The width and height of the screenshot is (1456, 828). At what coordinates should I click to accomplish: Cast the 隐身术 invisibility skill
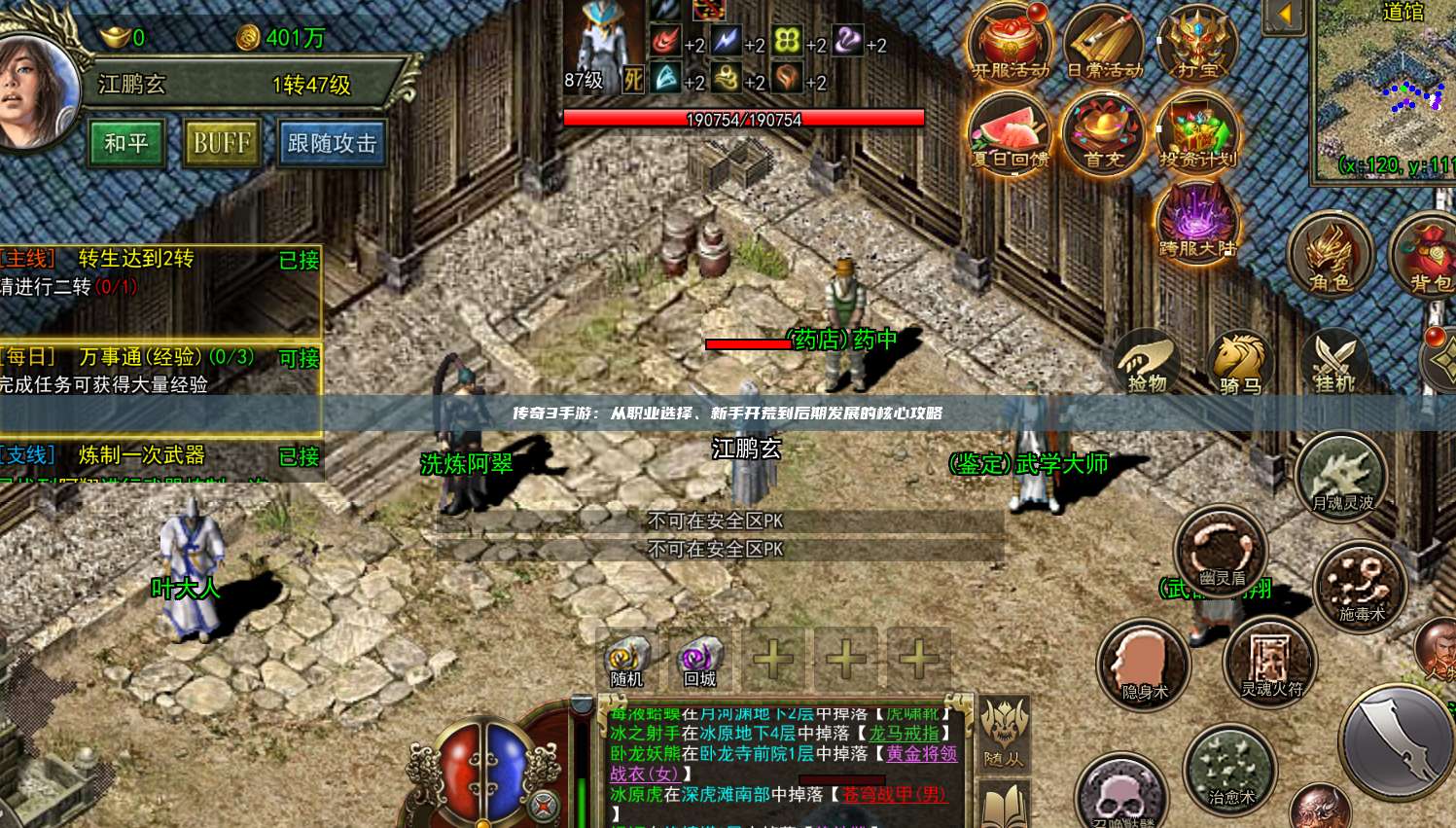(x=1144, y=666)
